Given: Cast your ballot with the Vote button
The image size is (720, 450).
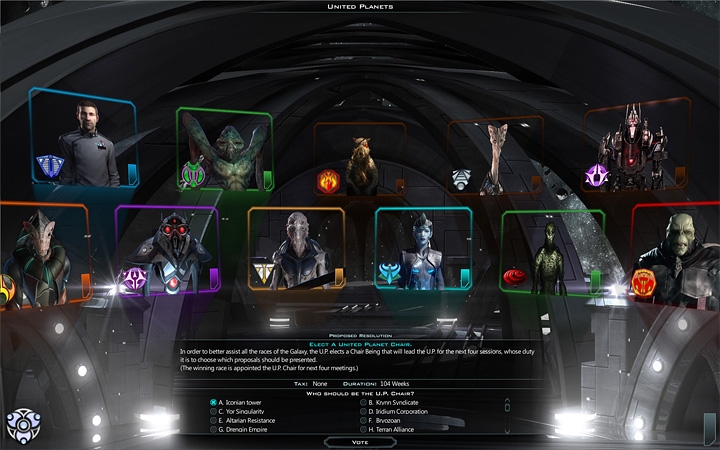Looking at the screenshot, I should point(359,441).
